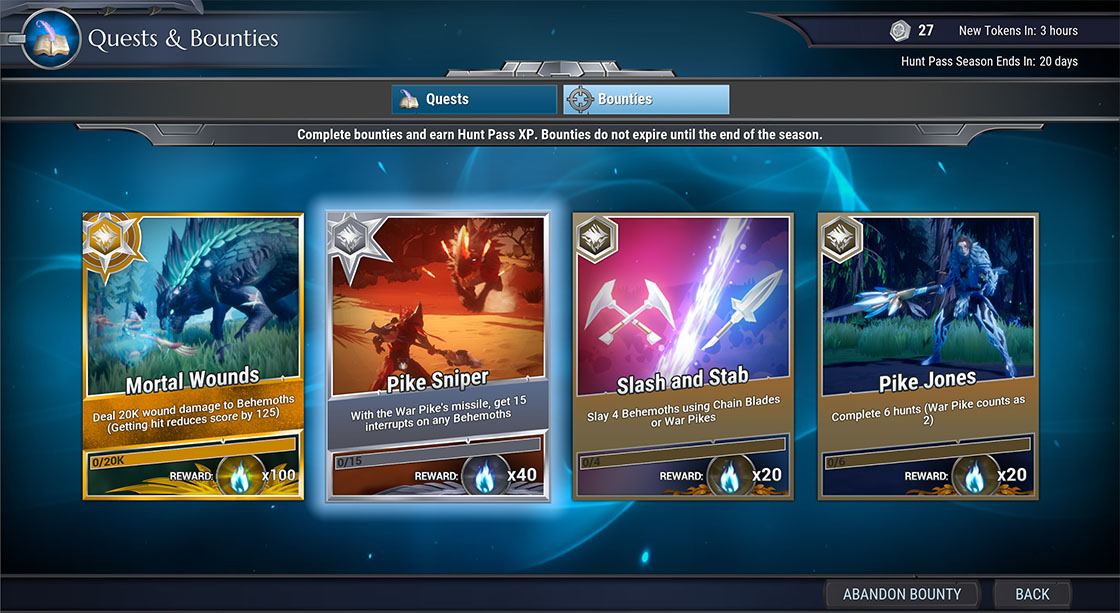Select the Bounties tab
The image size is (1120, 613).
pos(646,100)
